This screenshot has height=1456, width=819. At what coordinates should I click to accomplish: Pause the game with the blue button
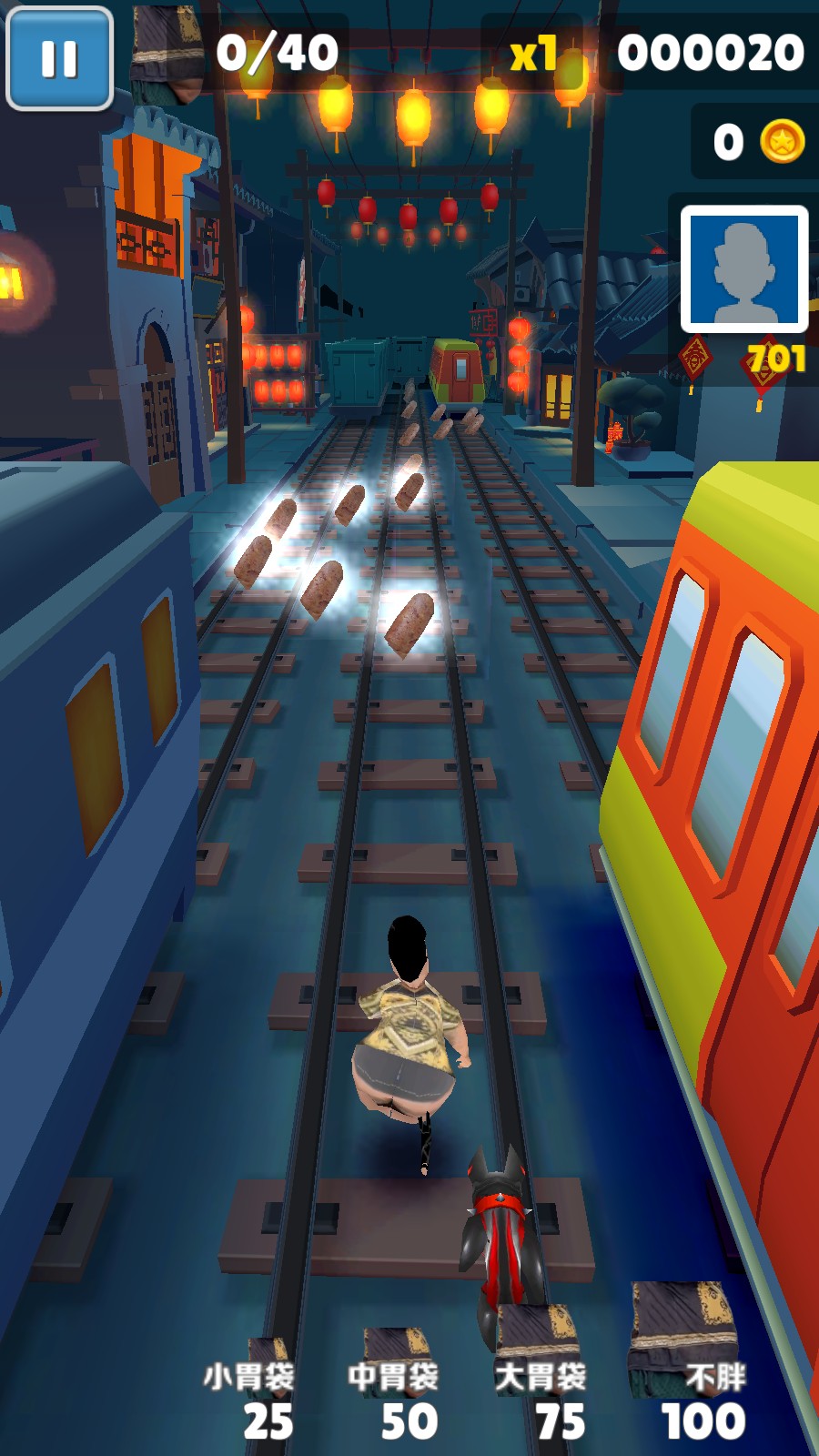pyautogui.click(x=59, y=59)
